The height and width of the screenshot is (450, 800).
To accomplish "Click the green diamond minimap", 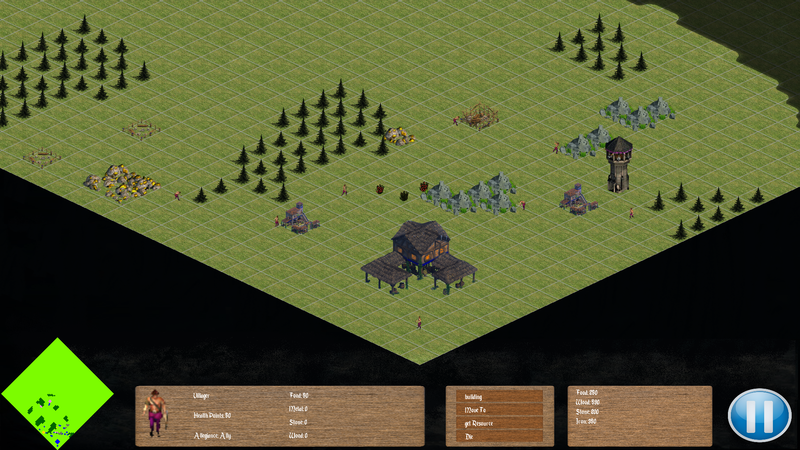I will pyautogui.click(x=57, y=394).
